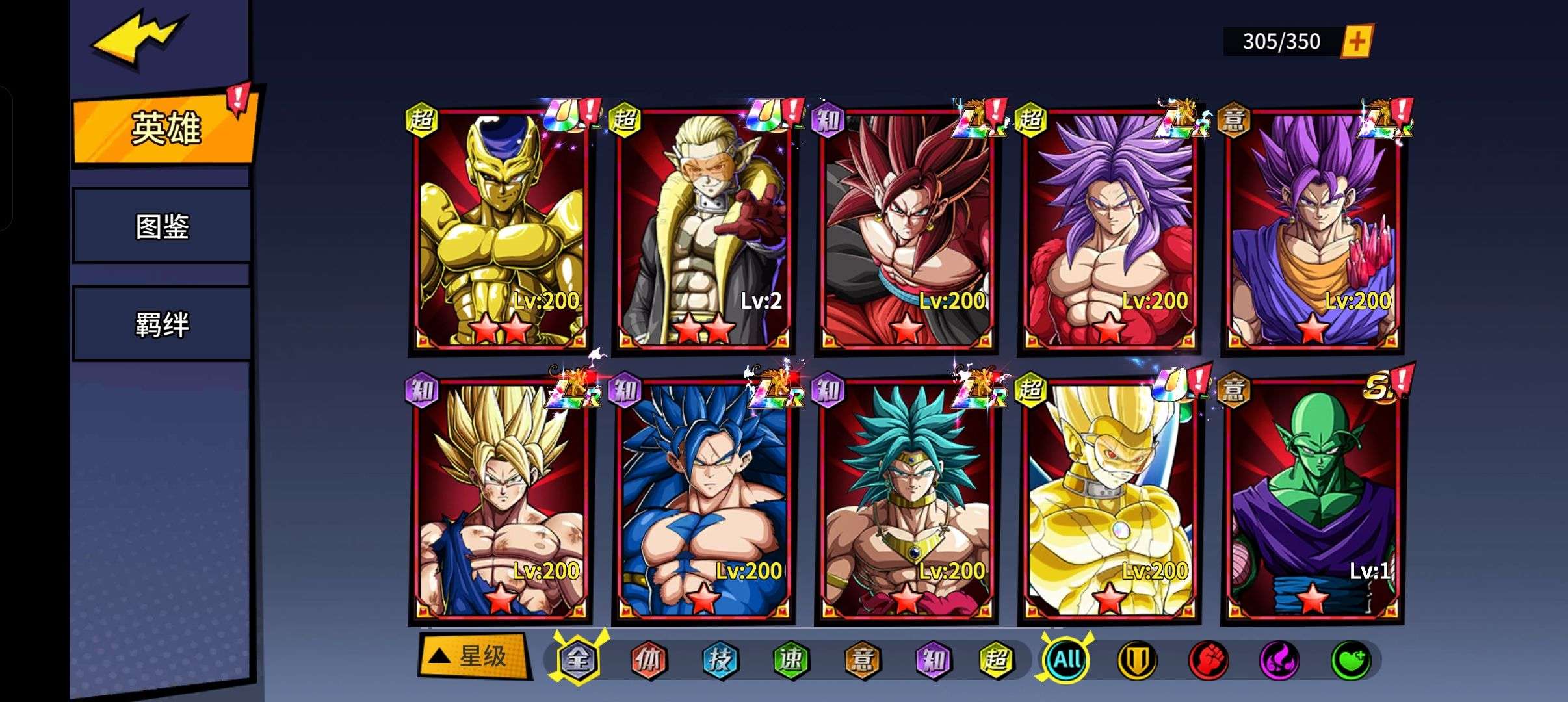The width and height of the screenshot is (1568, 702).
Task: Select the blue-haired Saiyan hero card
Action: pyautogui.click(x=703, y=500)
